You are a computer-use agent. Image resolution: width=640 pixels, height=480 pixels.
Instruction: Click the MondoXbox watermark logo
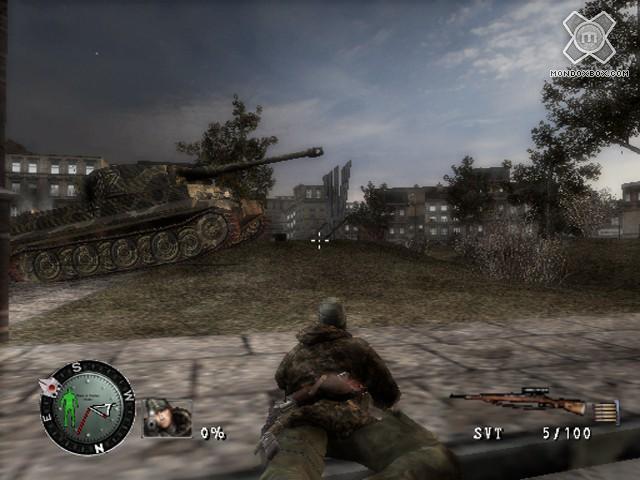pyautogui.click(x=589, y=40)
